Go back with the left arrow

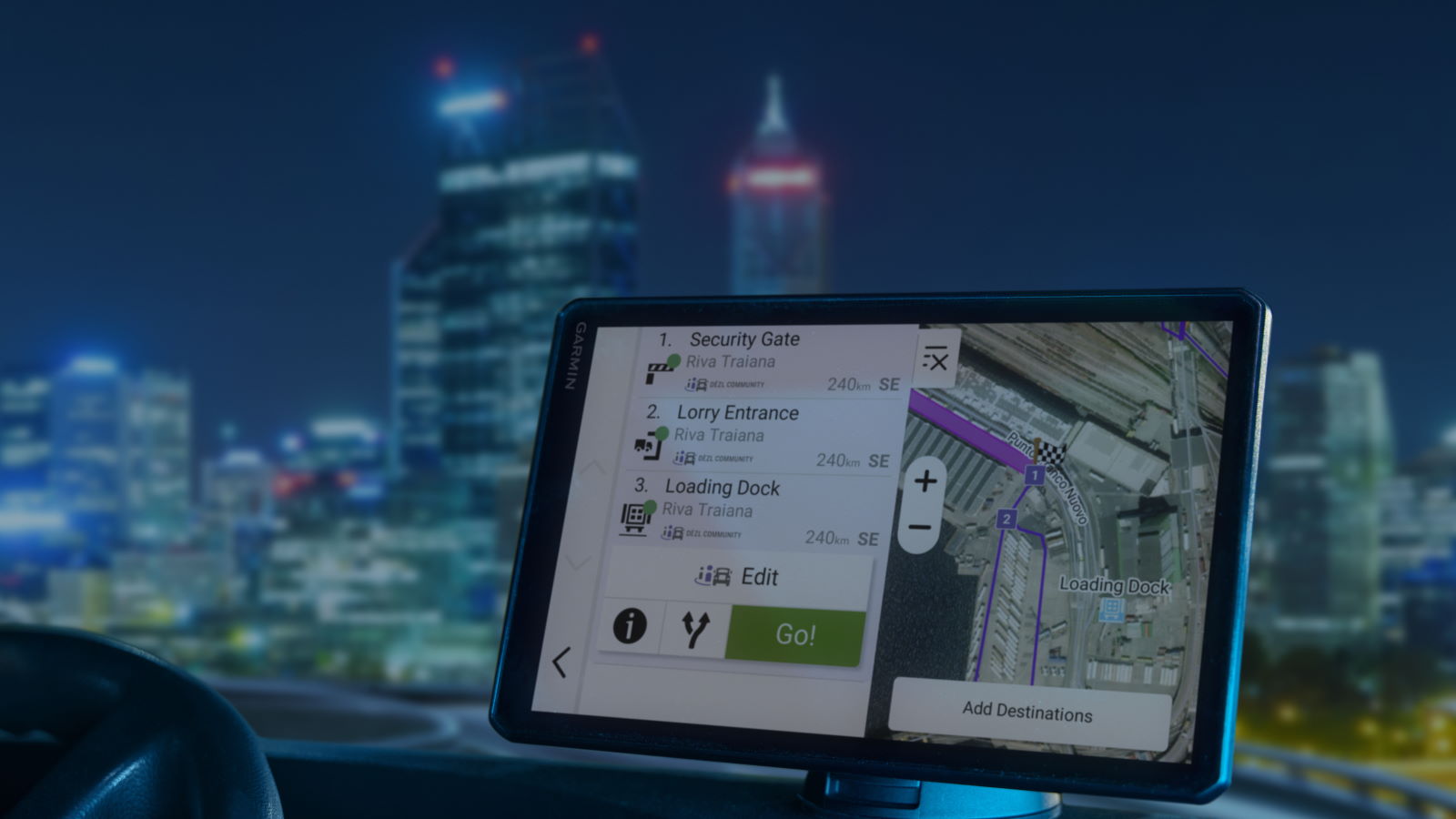561,662
